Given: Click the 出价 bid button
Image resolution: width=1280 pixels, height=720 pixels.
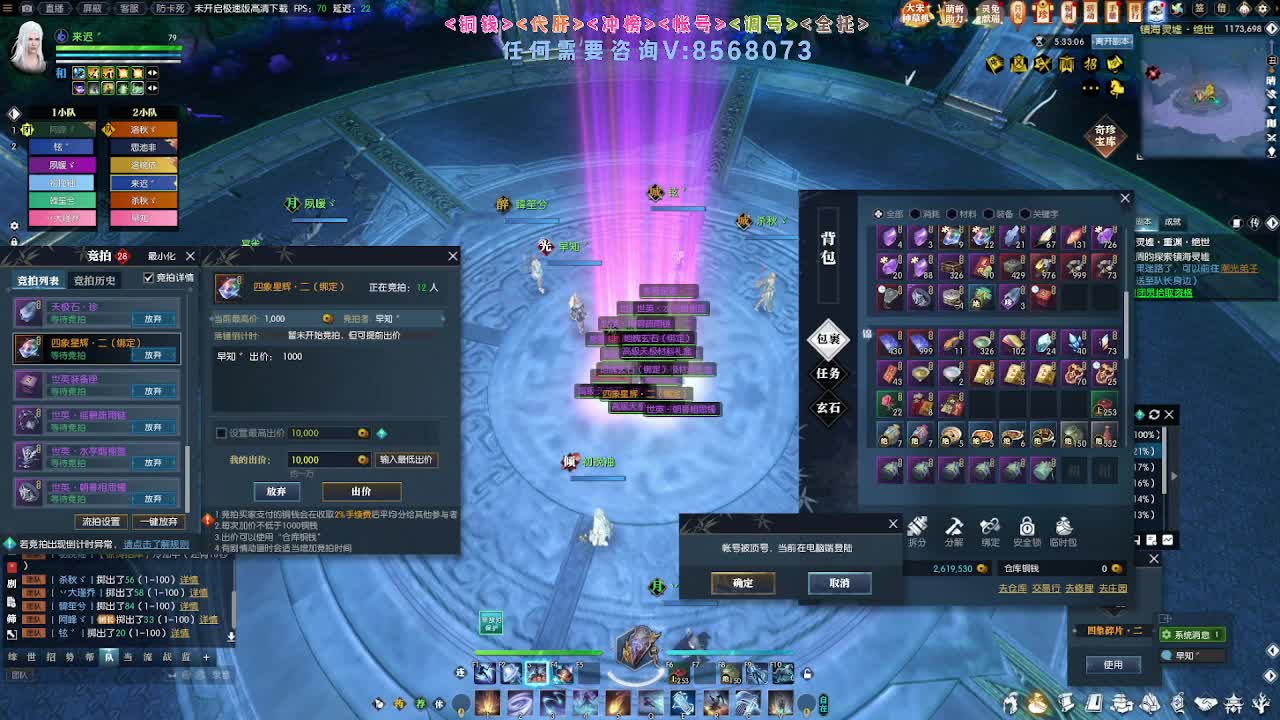Looking at the screenshot, I should coord(361,491).
